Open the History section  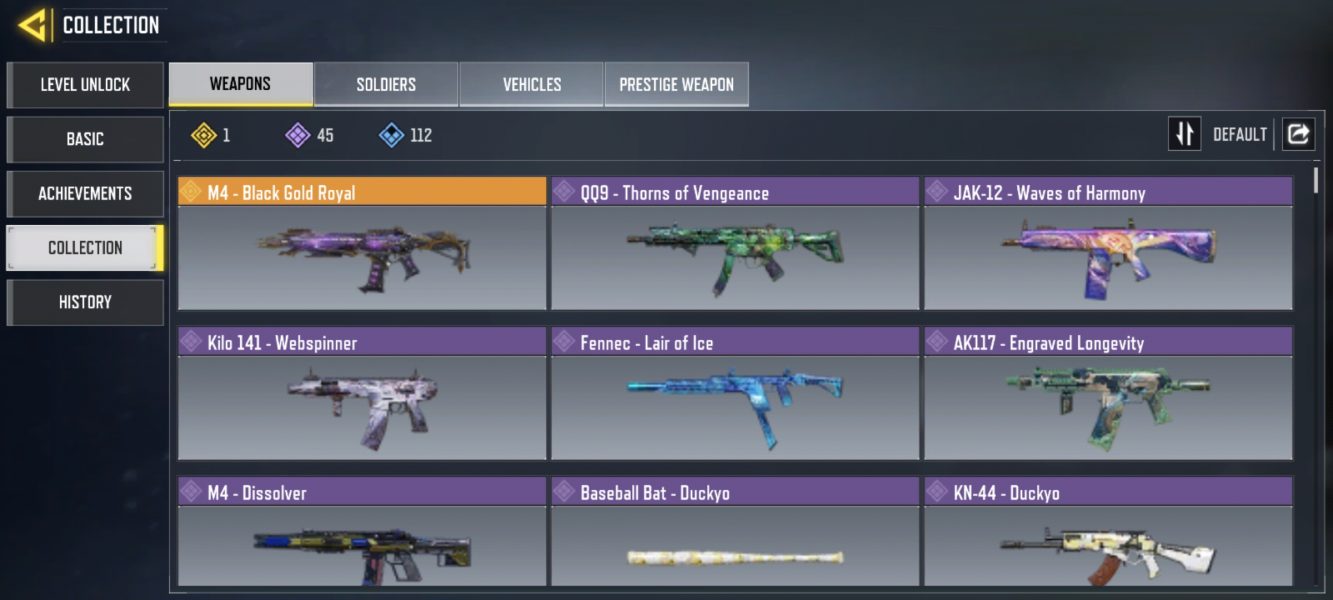85,302
